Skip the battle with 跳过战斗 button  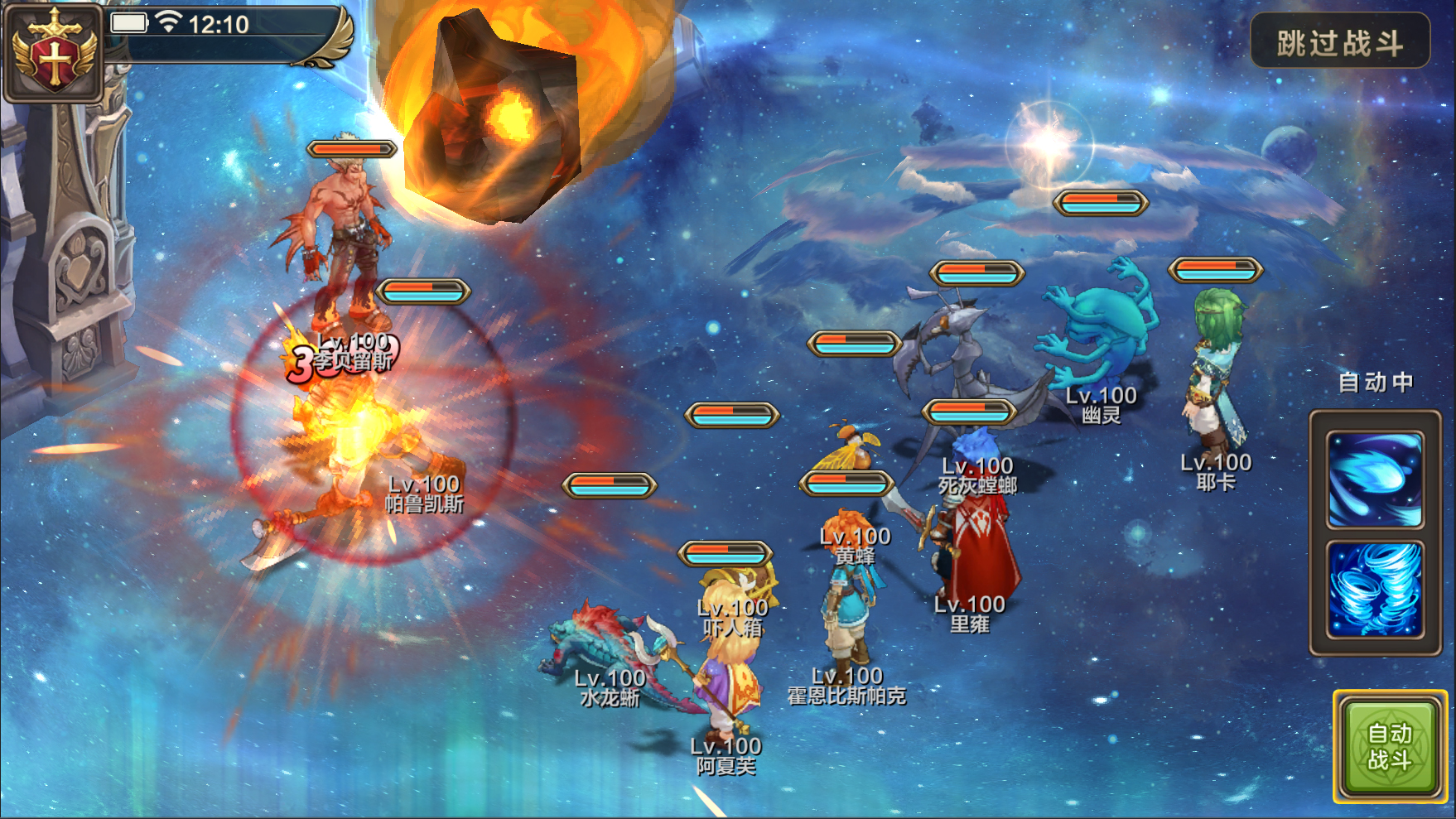(x=1339, y=41)
